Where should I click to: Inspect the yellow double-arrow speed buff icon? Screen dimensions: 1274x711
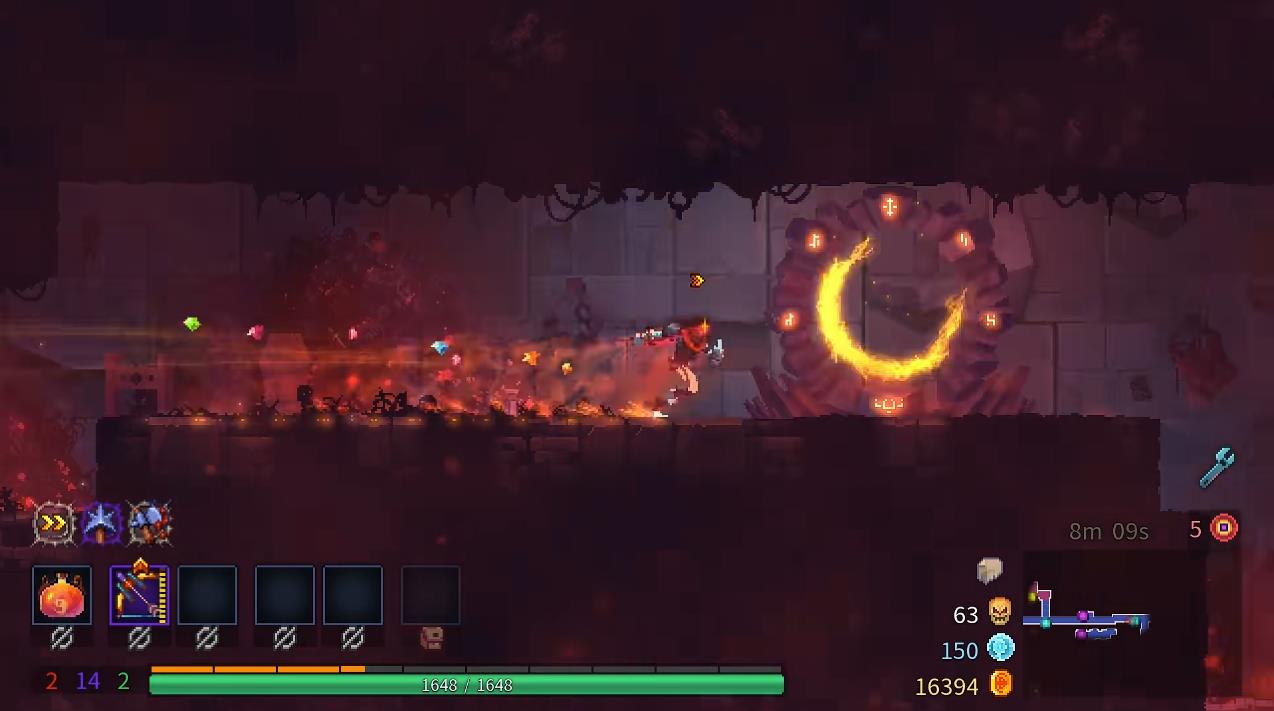coord(54,523)
